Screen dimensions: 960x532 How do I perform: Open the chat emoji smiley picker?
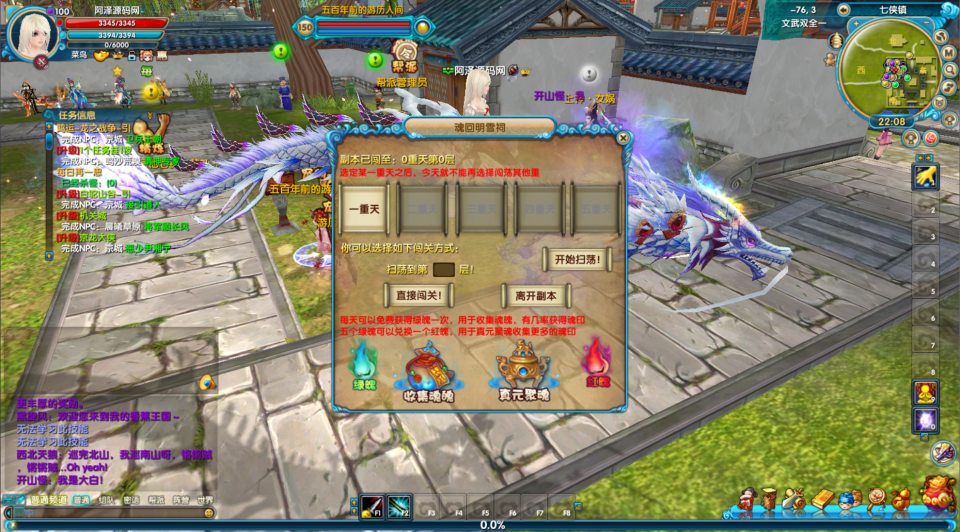pyautogui.click(x=208, y=512)
